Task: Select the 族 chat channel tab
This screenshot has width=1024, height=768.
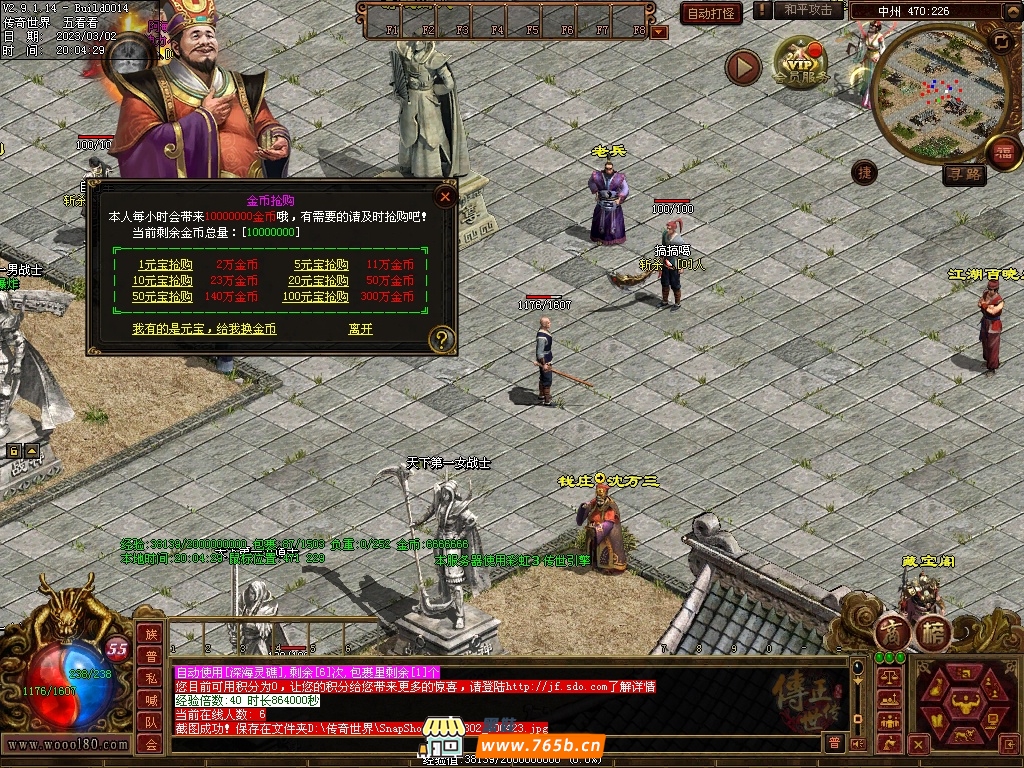Action: click(150, 634)
